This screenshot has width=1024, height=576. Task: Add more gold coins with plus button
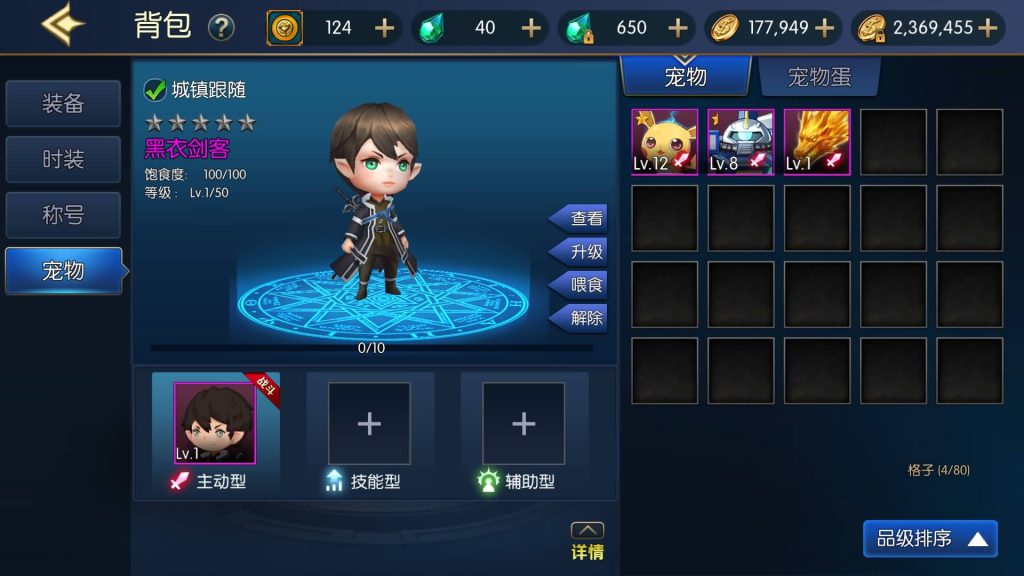(825, 28)
